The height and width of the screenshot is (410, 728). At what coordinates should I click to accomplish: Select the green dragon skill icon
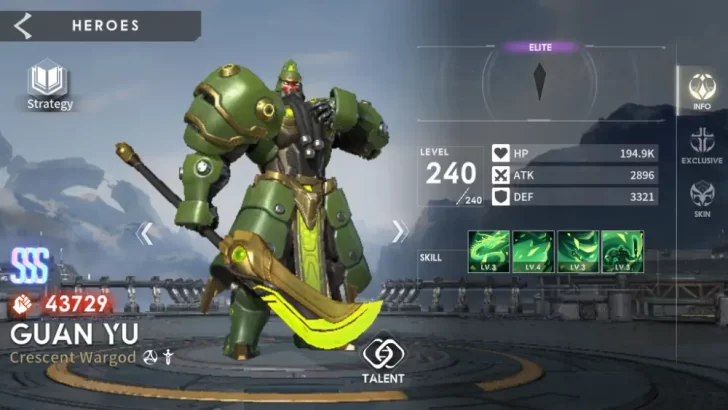(x=489, y=252)
